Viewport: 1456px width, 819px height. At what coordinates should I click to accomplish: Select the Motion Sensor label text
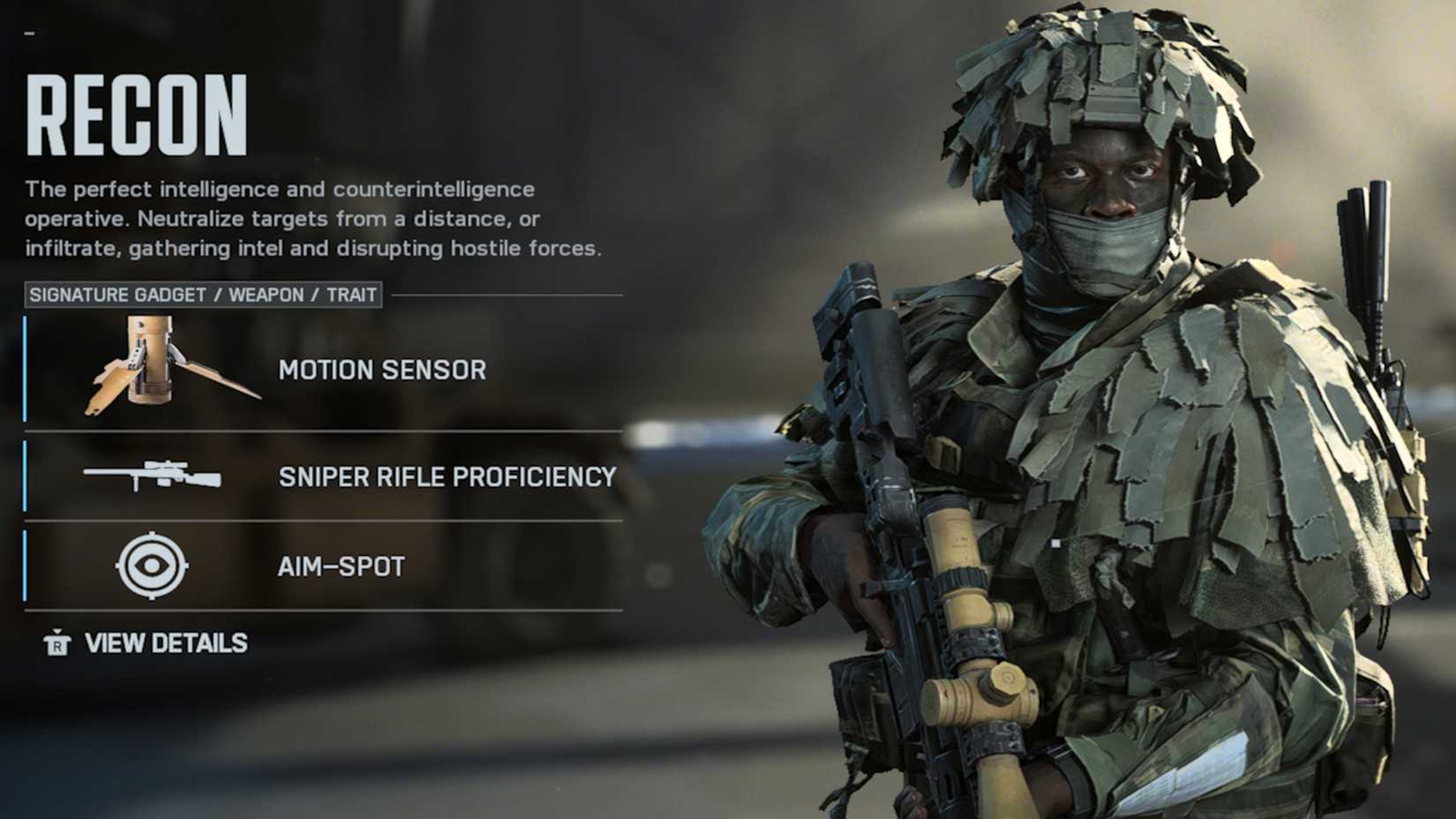381,371
